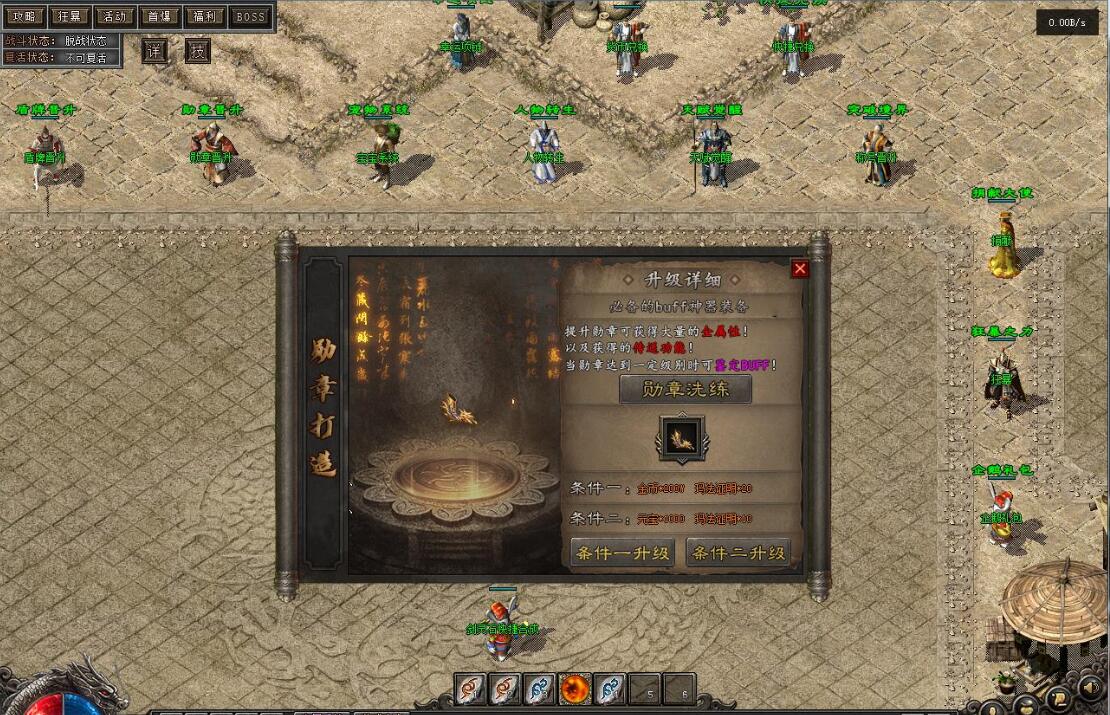The width and height of the screenshot is (1110, 715).
Task: Upgrade using 条件二升级 button
Action: [739, 552]
